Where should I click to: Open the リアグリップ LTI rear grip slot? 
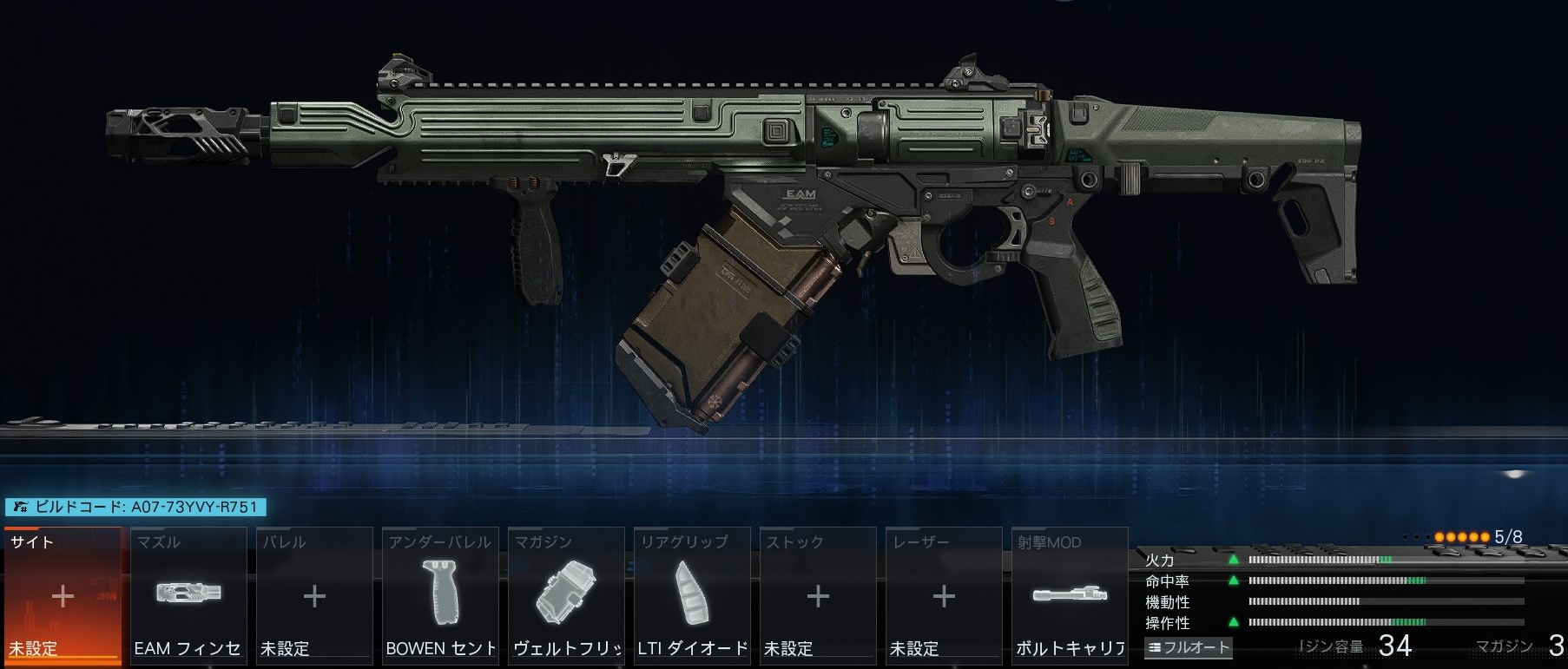point(692,596)
